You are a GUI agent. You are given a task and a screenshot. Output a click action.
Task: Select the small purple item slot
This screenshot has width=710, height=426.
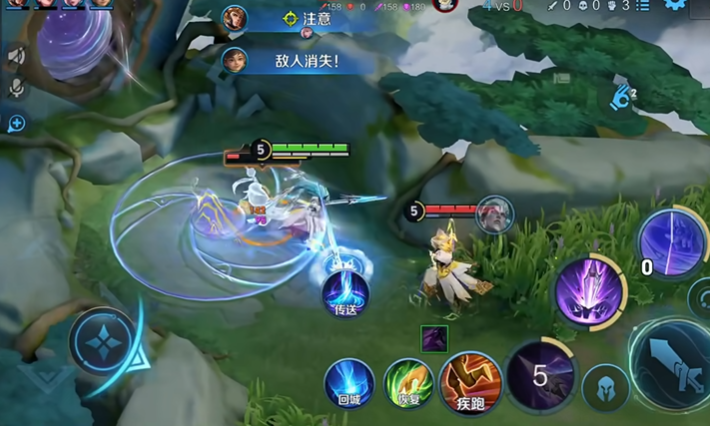pos(434,339)
